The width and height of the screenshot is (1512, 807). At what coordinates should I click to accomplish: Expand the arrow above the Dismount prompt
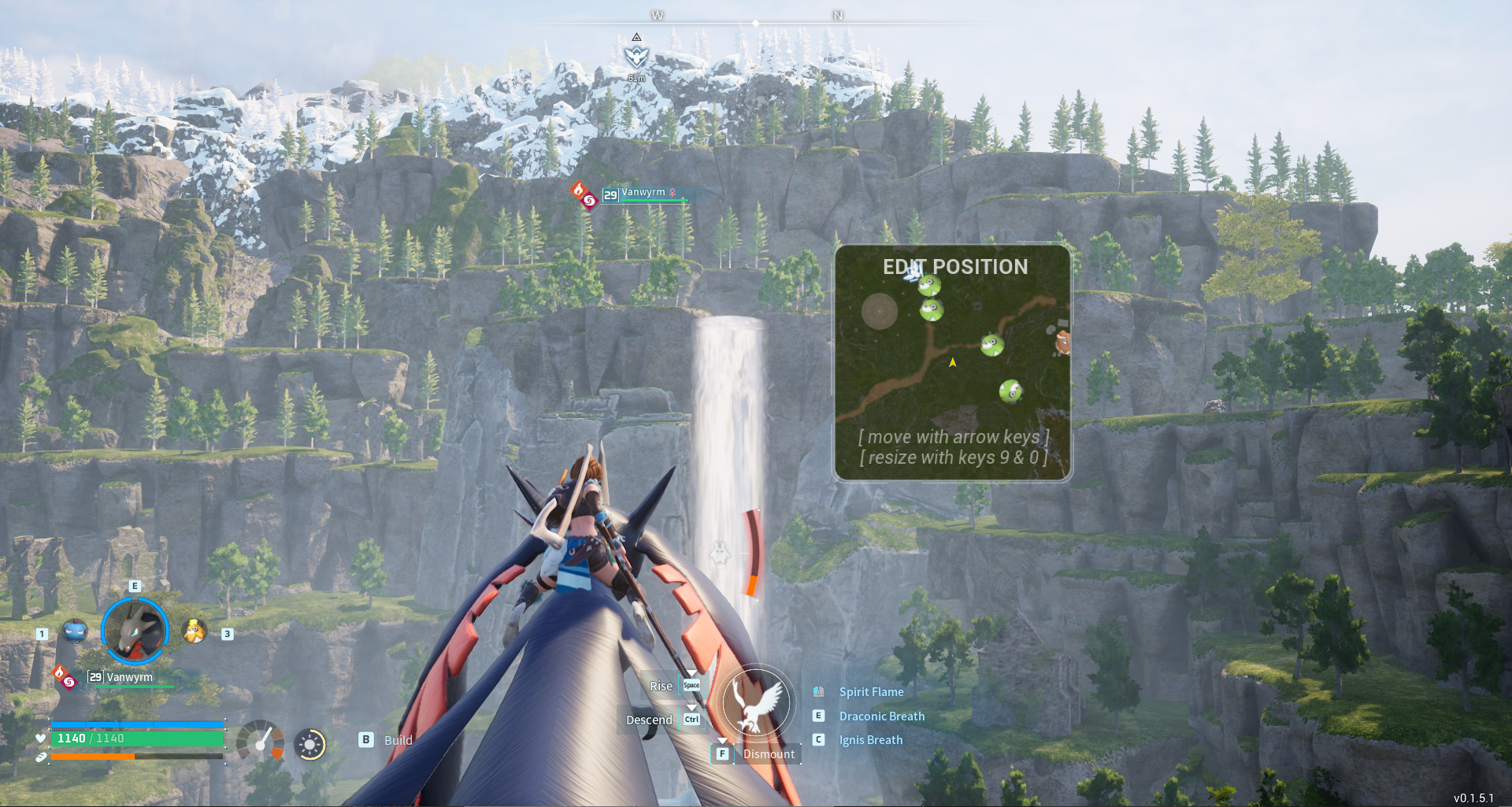click(722, 740)
